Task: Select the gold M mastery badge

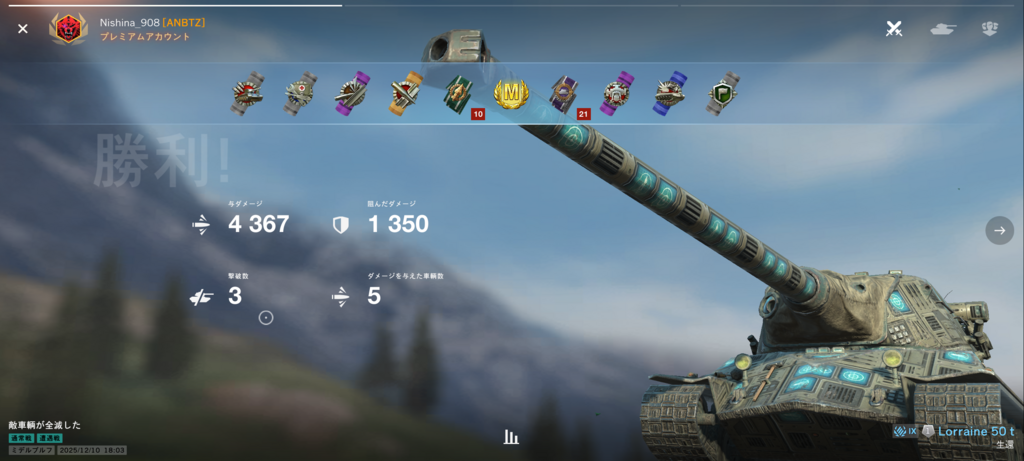Action: pyautogui.click(x=510, y=94)
